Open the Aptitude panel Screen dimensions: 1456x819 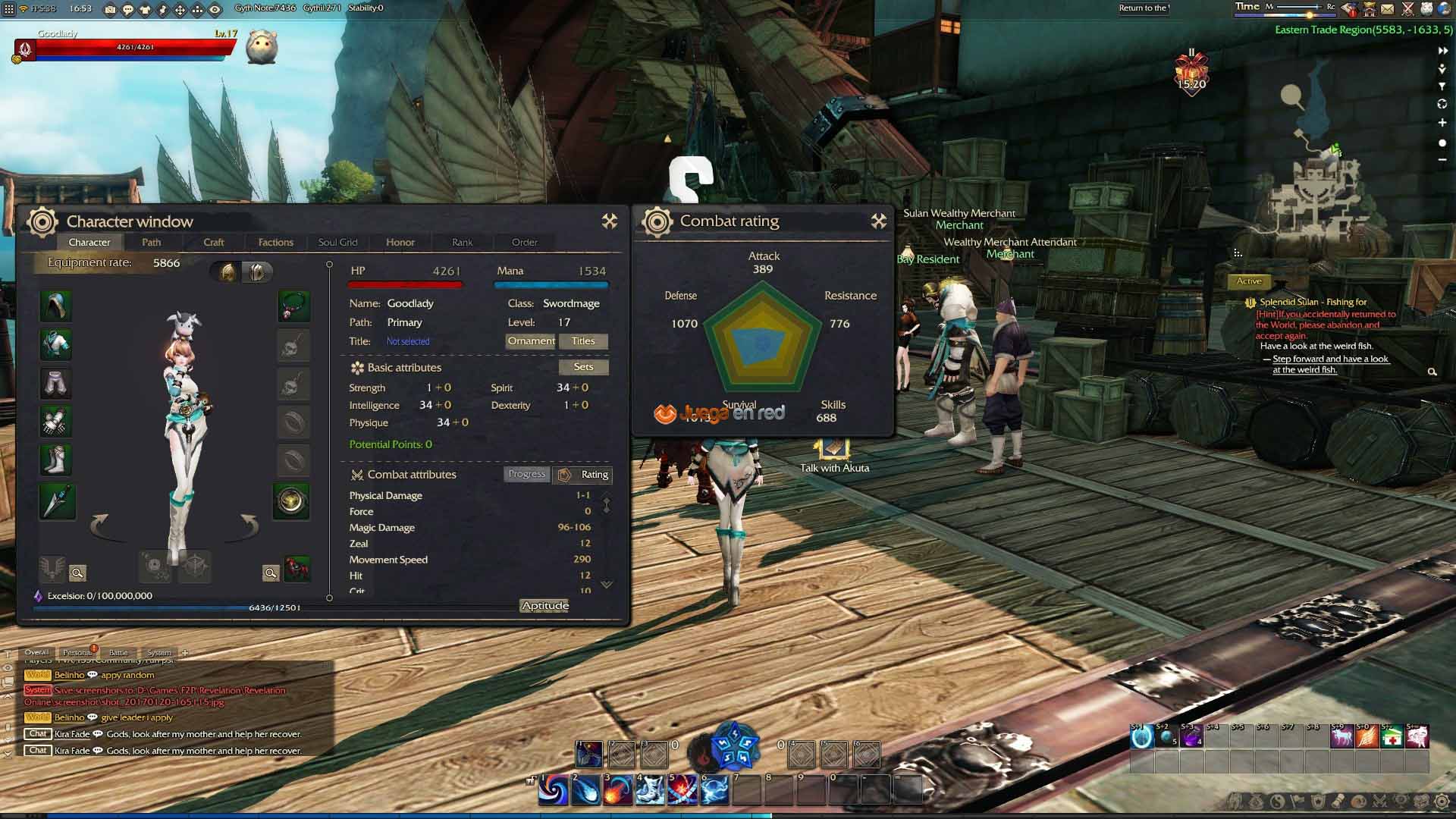544,605
